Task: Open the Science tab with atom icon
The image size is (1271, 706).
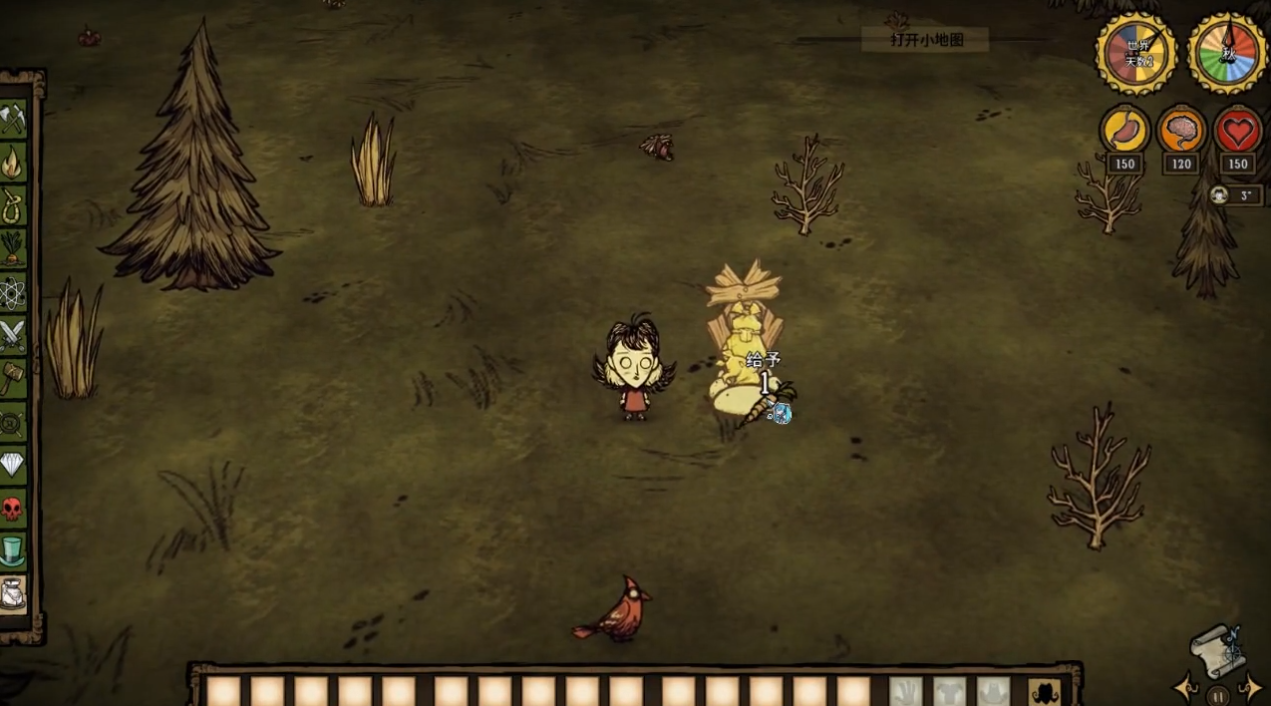Action: tap(13, 292)
